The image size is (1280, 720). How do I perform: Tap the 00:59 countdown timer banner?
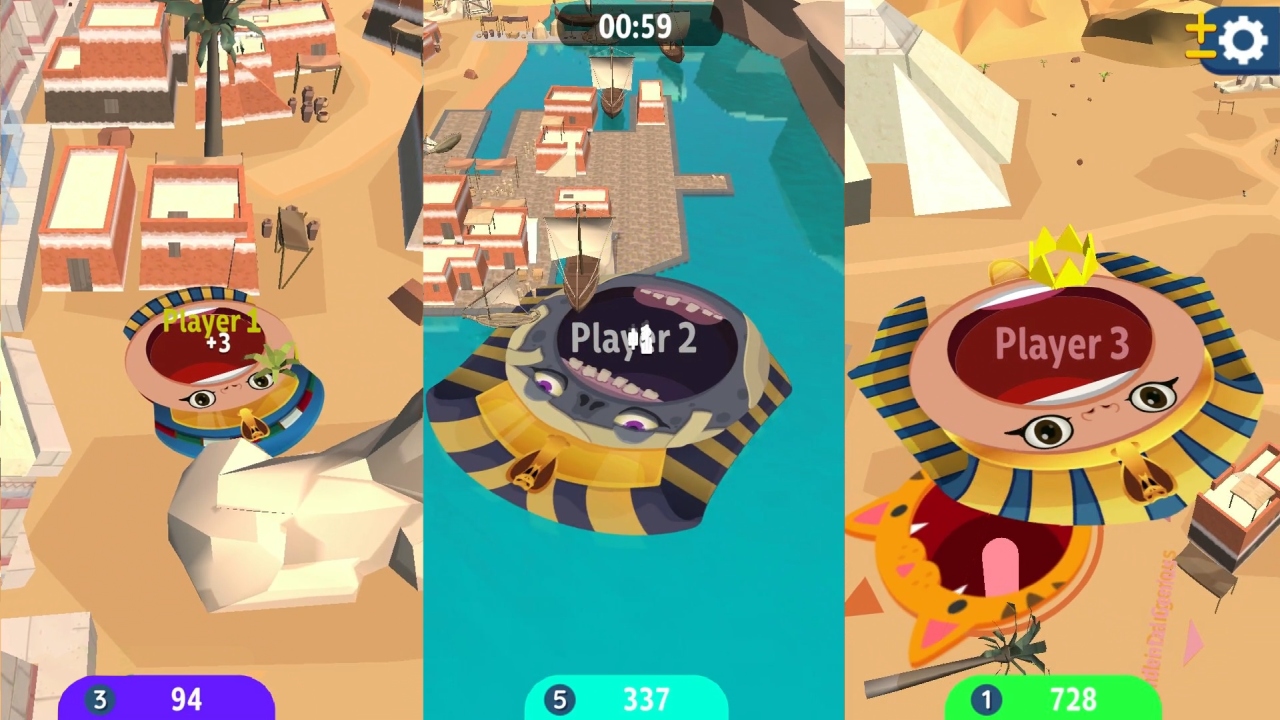[637, 27]
